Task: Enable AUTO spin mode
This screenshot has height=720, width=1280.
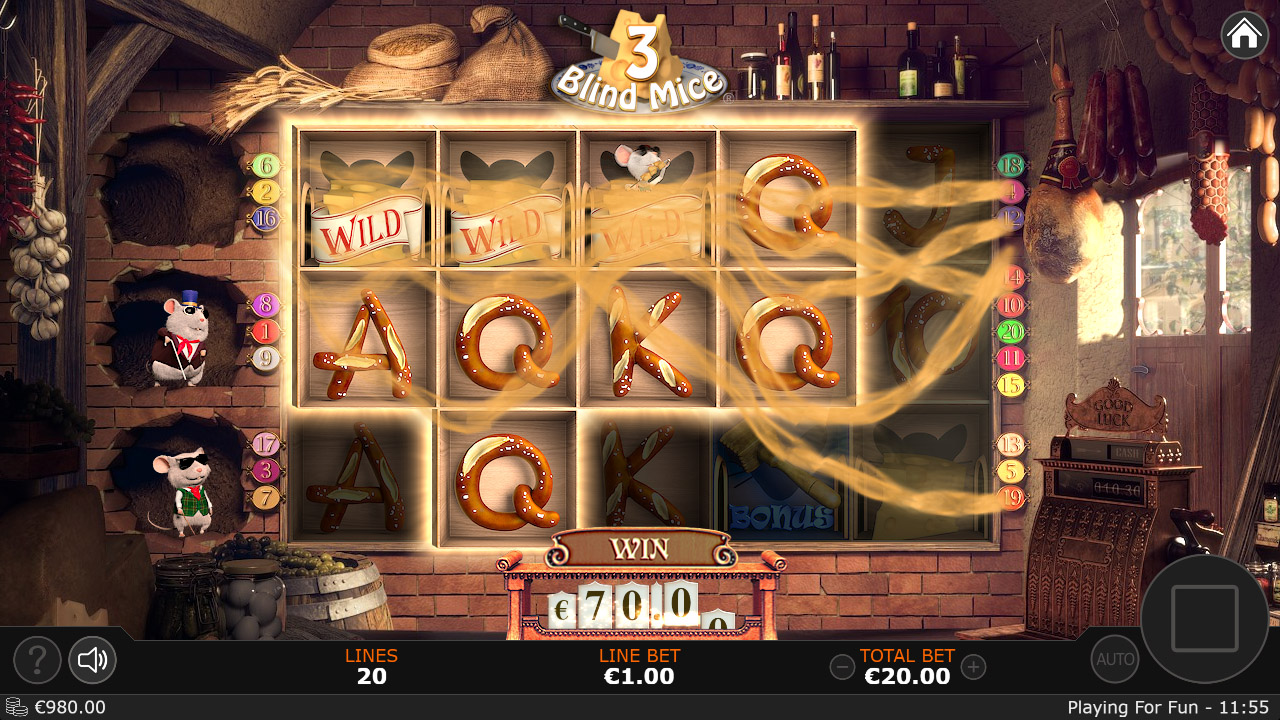Action: pos(1114,658)
